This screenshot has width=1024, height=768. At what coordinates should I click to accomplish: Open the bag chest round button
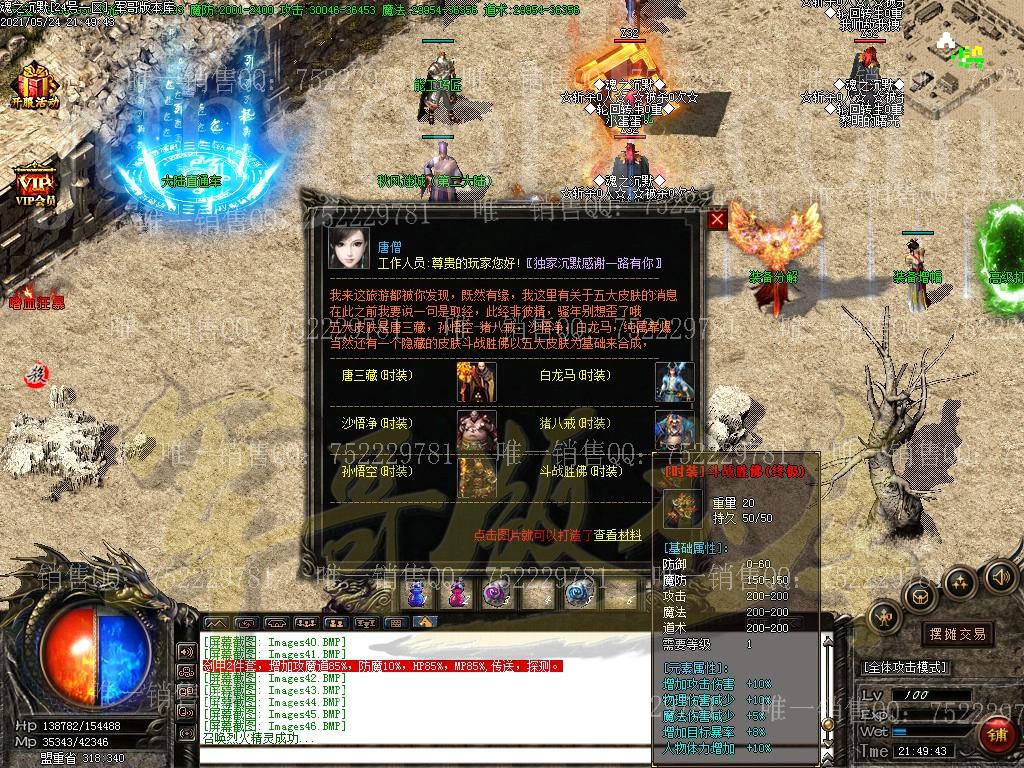click(x=920, y=597)
